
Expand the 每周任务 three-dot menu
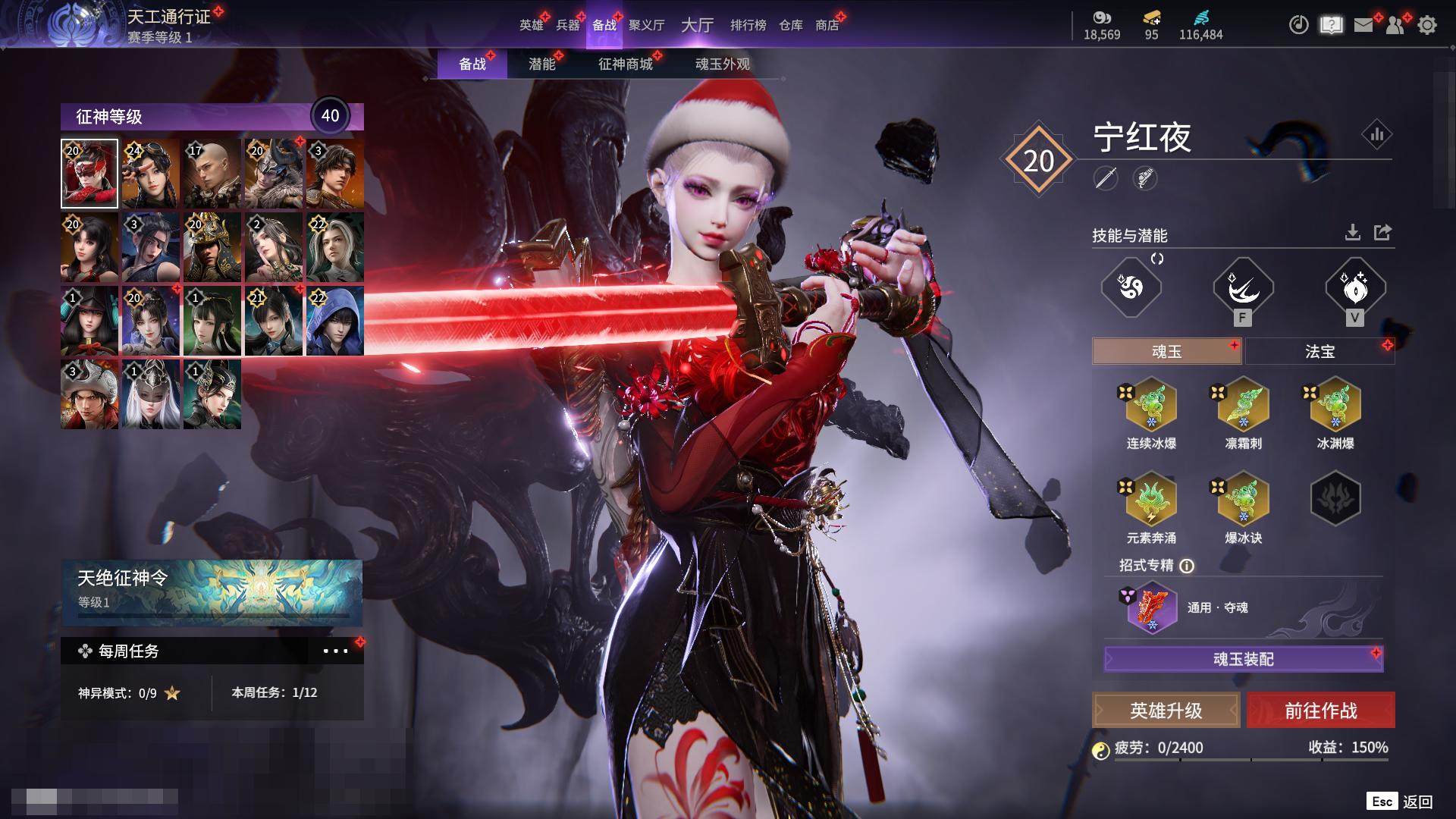(x=335, y=651)
